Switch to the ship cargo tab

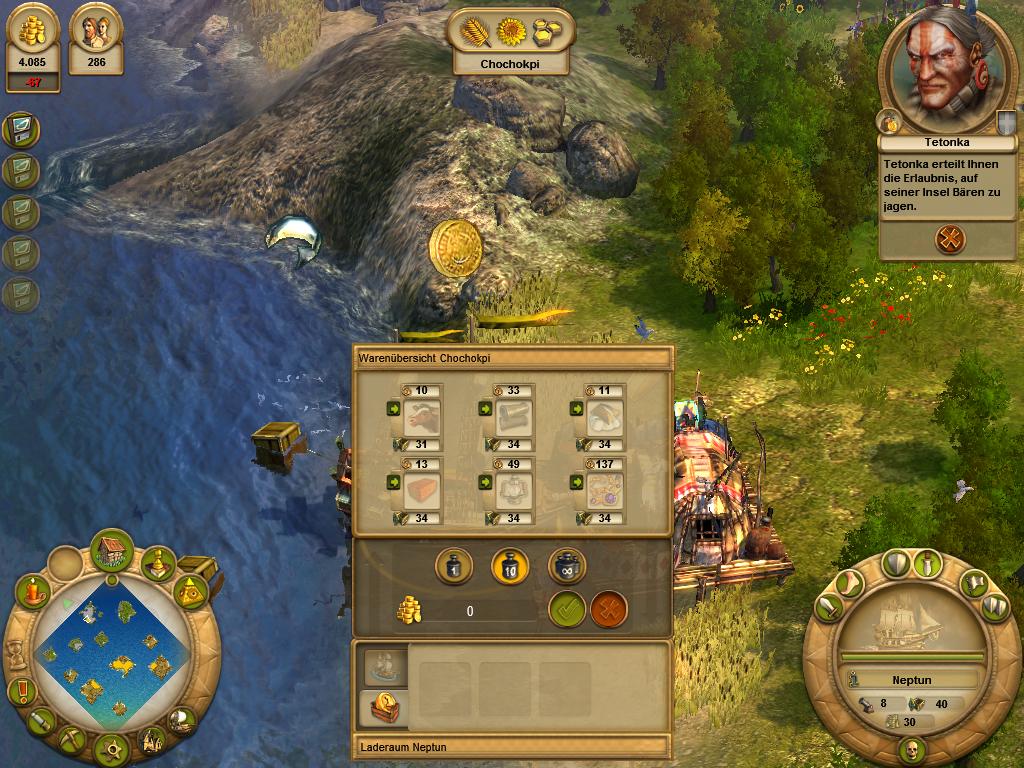click(381, 667)
